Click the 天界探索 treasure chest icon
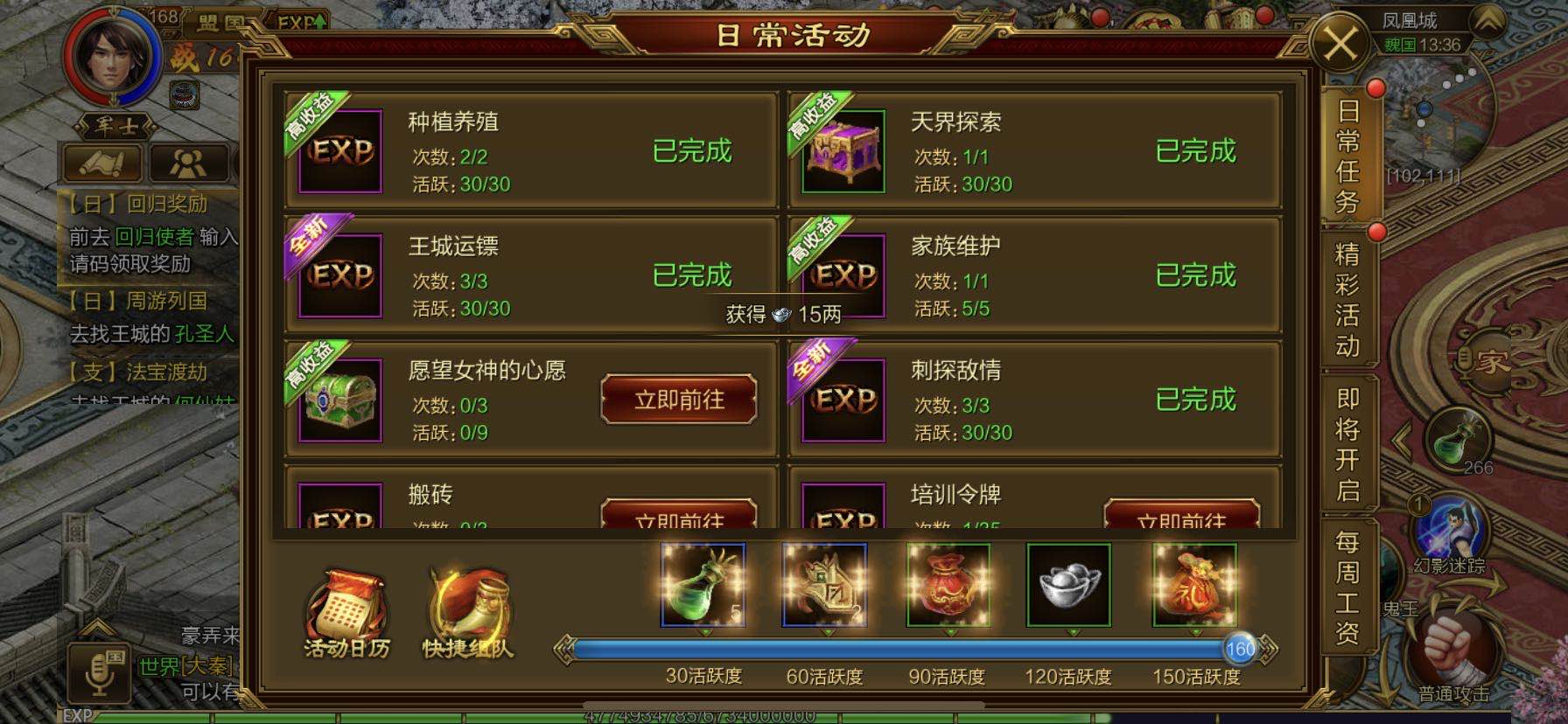The image size is (1568, 724). click(843, 150)
